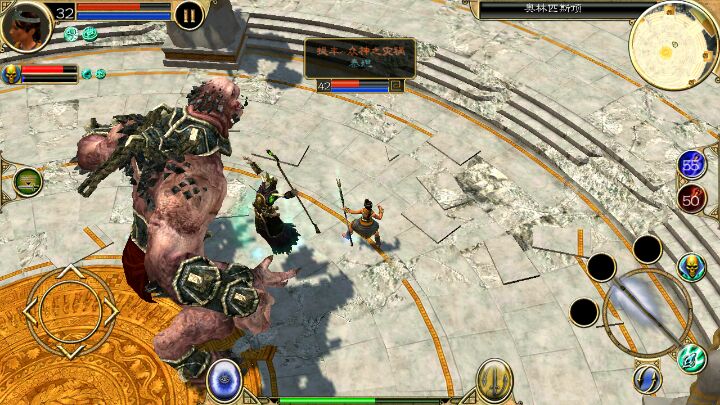Tap the green round button on left edge
This screenshot has width=720, height=405.
[27, 182]
